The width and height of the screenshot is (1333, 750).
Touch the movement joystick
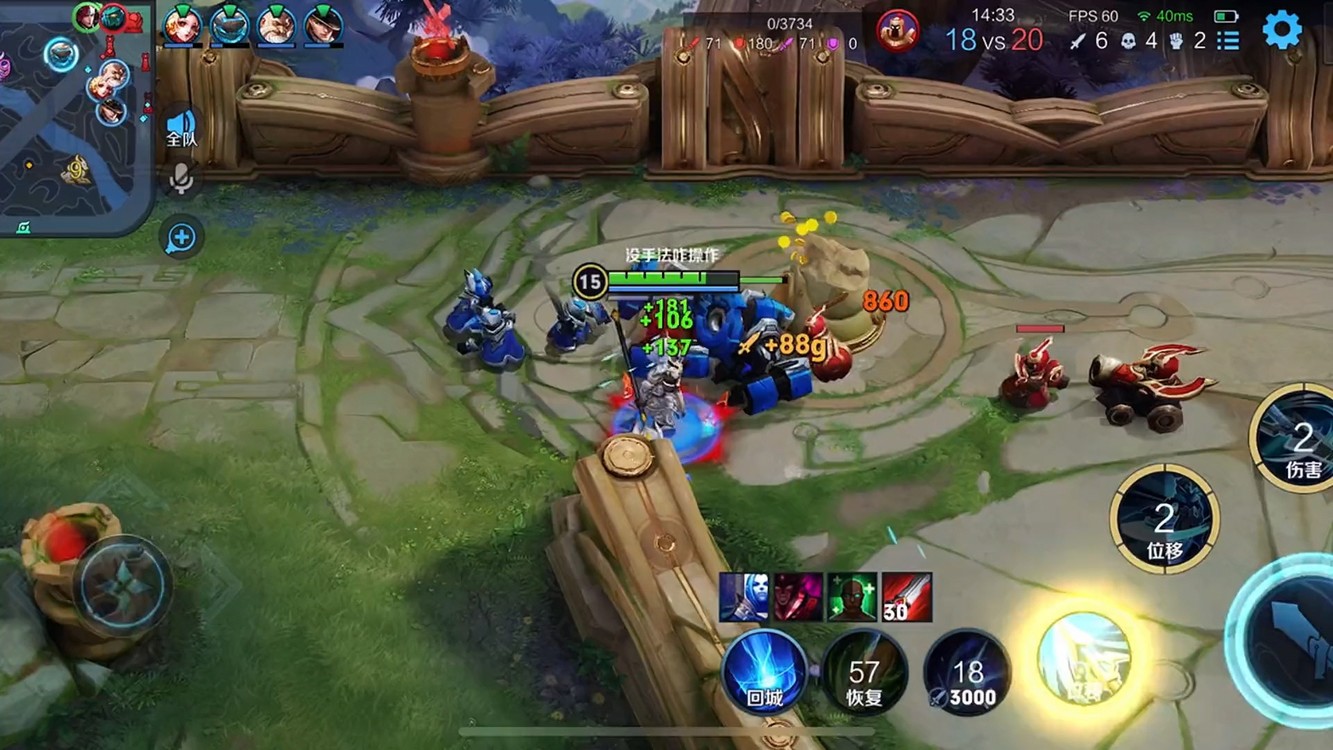124,584
